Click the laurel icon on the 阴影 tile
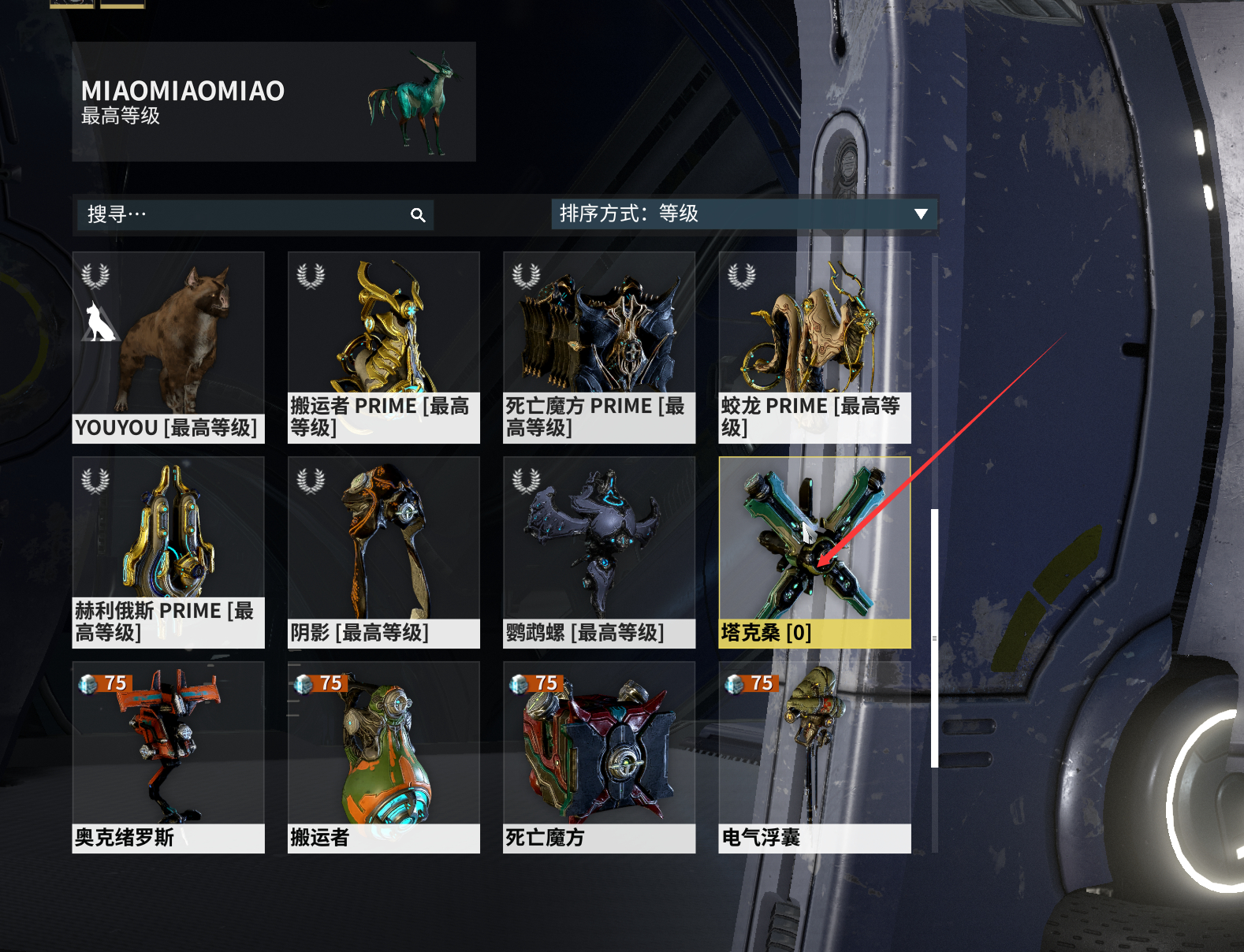This screenshot has width=1244, height=952. coord(309,482)
